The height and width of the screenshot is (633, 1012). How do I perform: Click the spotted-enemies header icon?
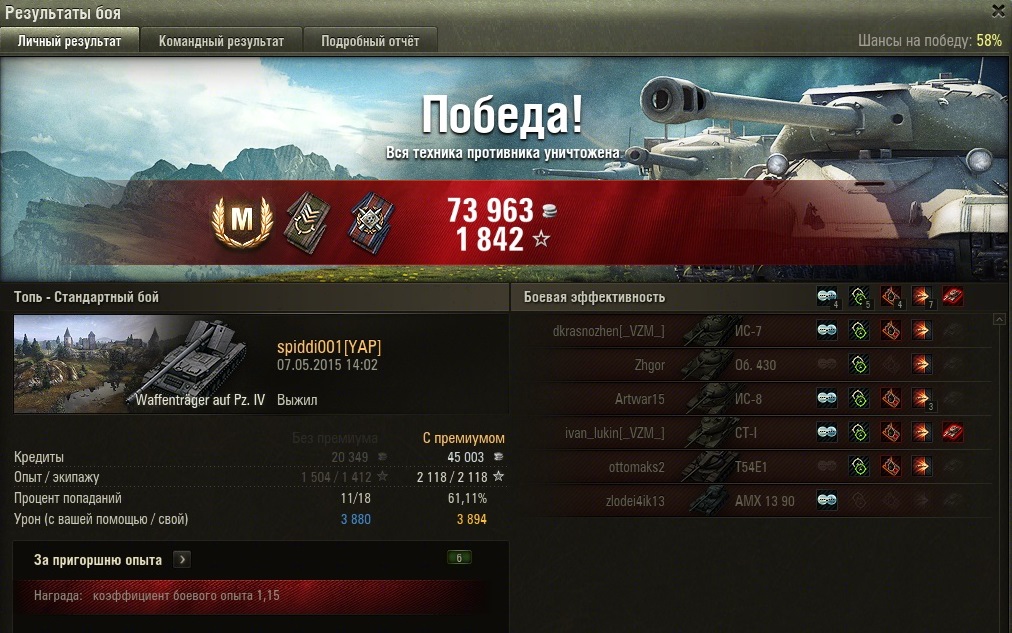[827, 296]
